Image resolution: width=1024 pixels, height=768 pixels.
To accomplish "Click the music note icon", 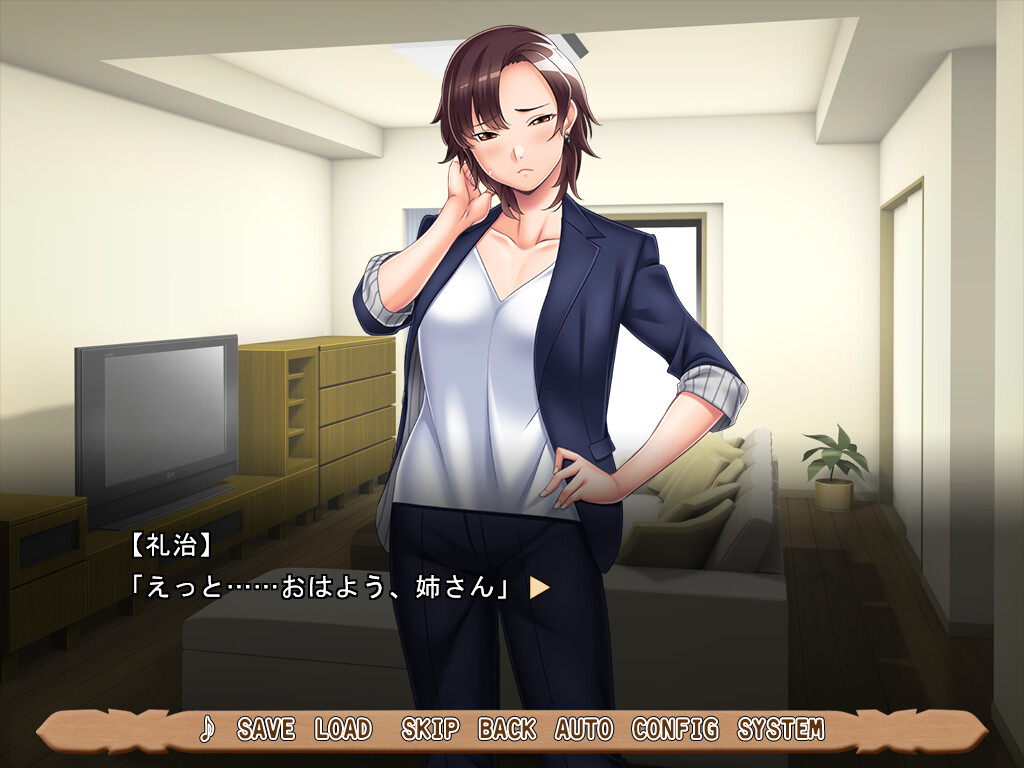I will pyautogui.click(x=207, y=730).
